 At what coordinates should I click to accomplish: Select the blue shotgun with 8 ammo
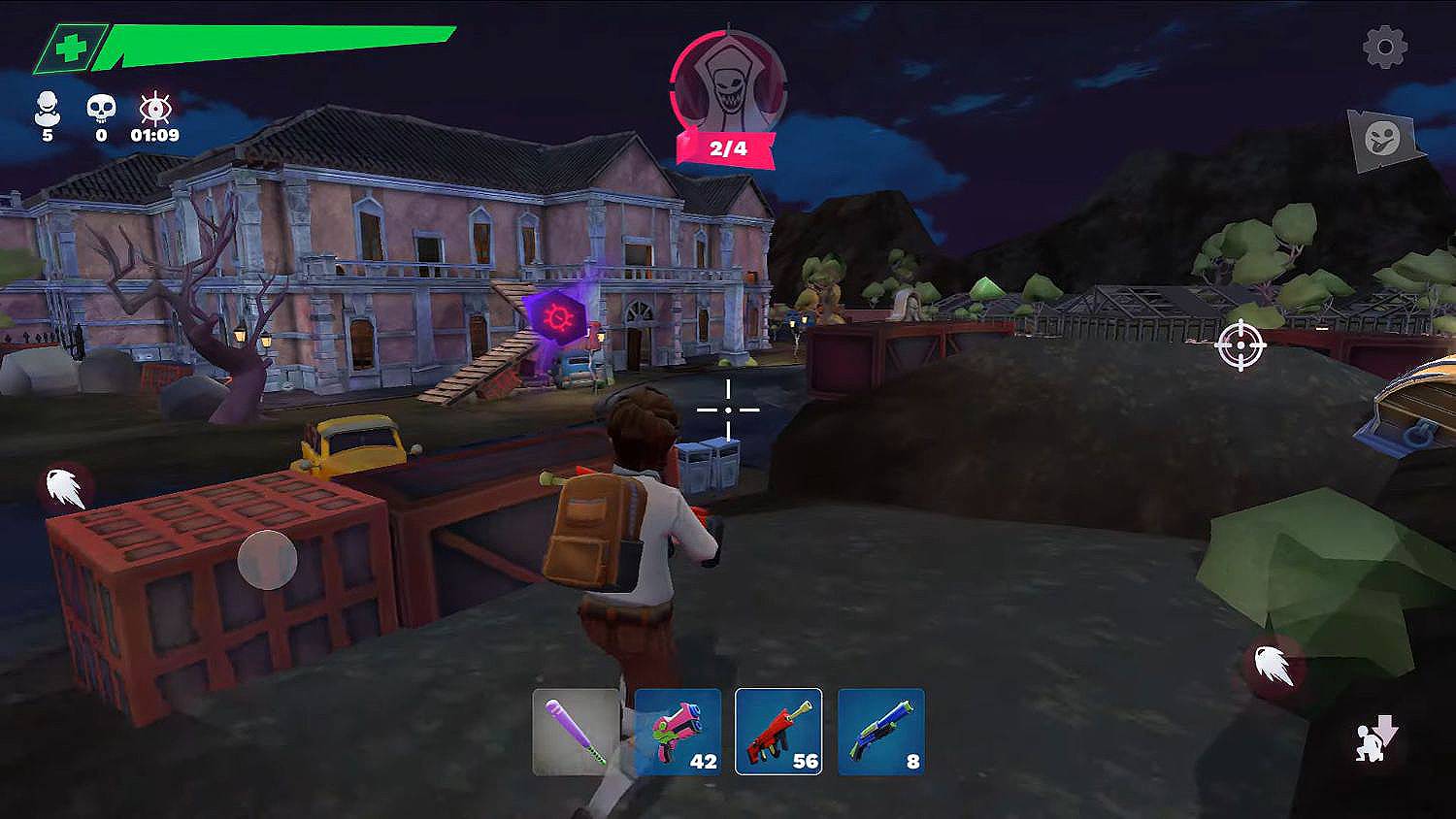point(879,732)
